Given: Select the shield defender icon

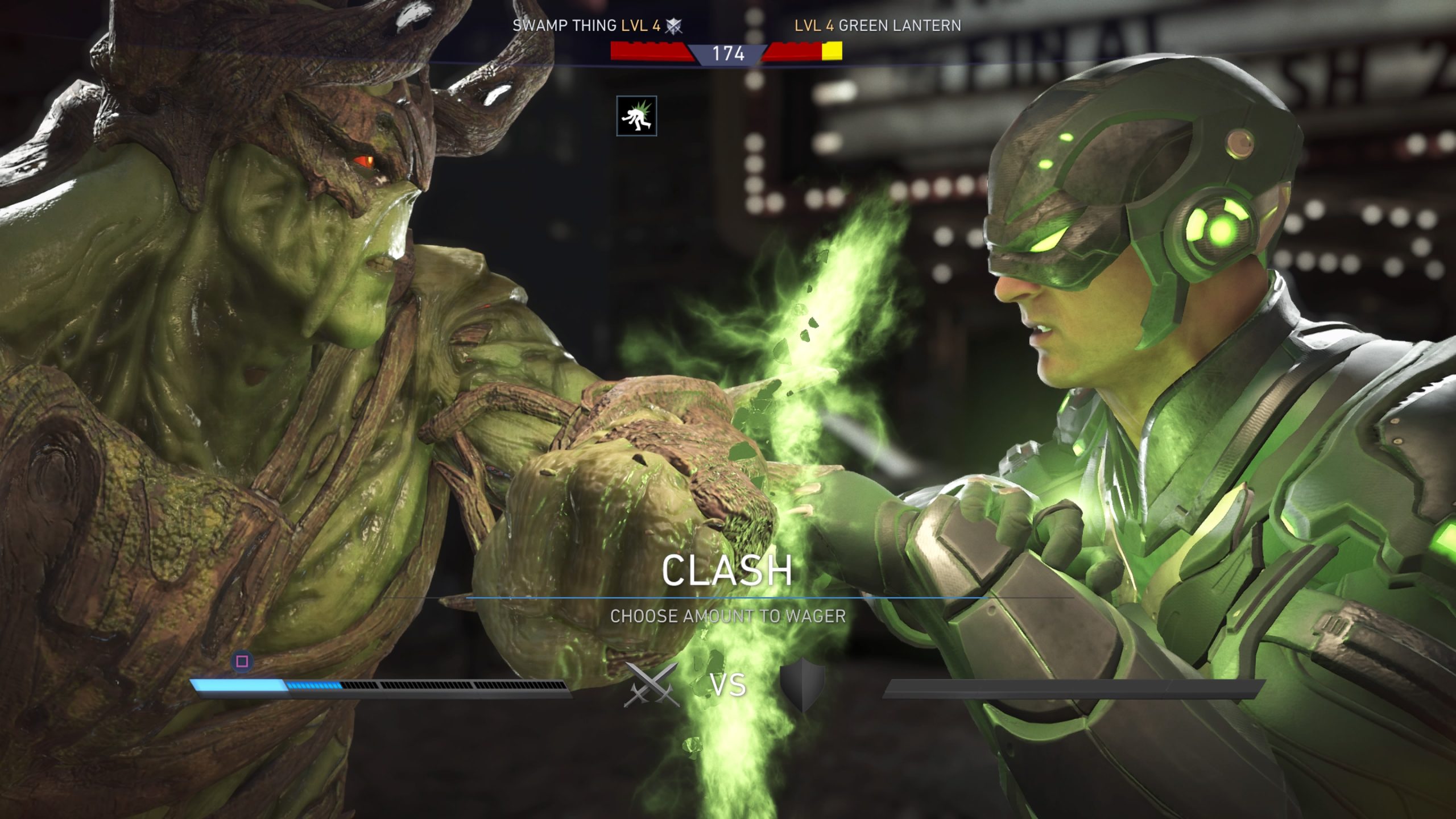Looking at the screenshot, I should click(x=802, y=684).
